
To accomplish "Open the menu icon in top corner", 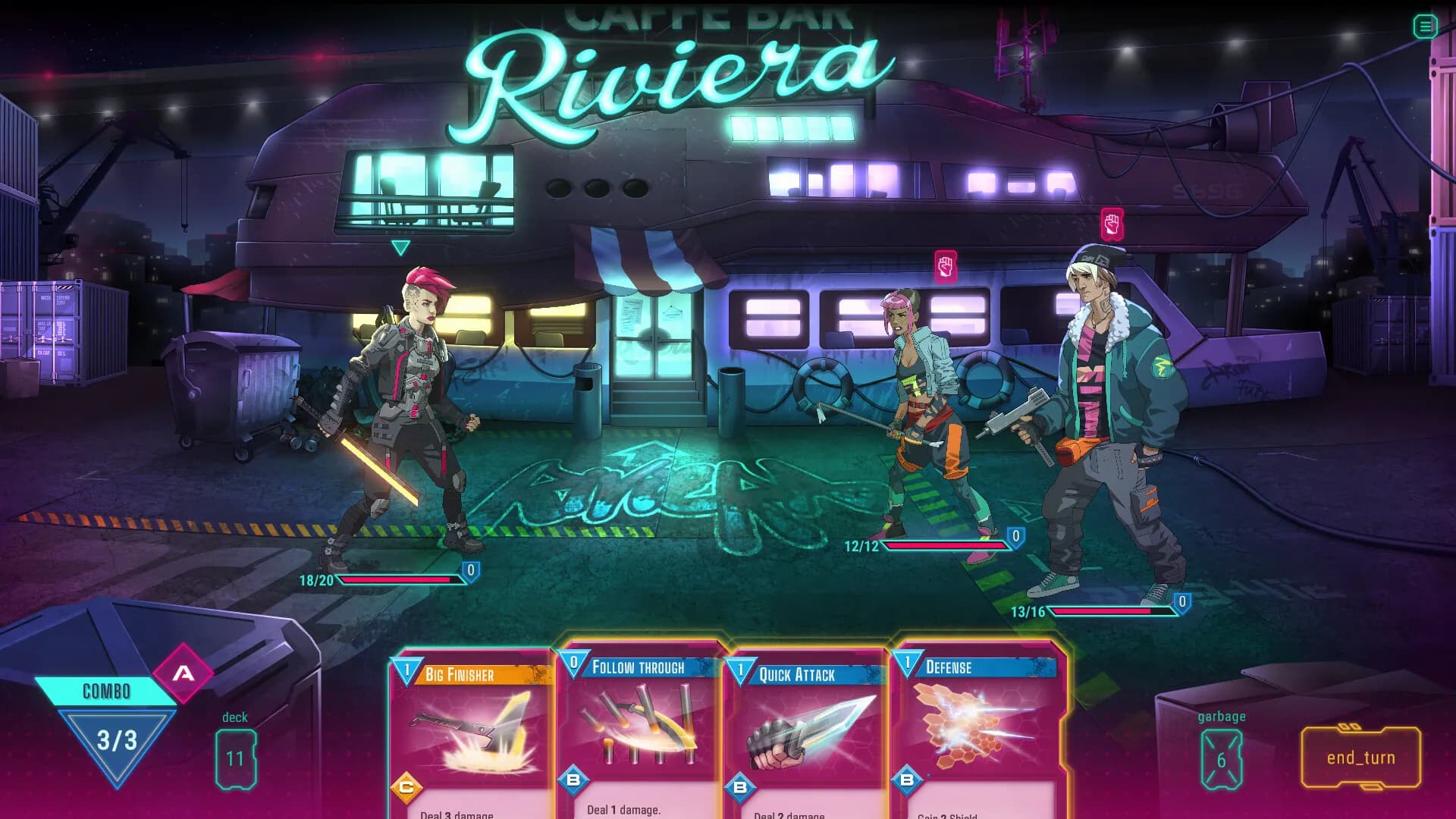I will pyautogui.click(x=1425, y=27).
